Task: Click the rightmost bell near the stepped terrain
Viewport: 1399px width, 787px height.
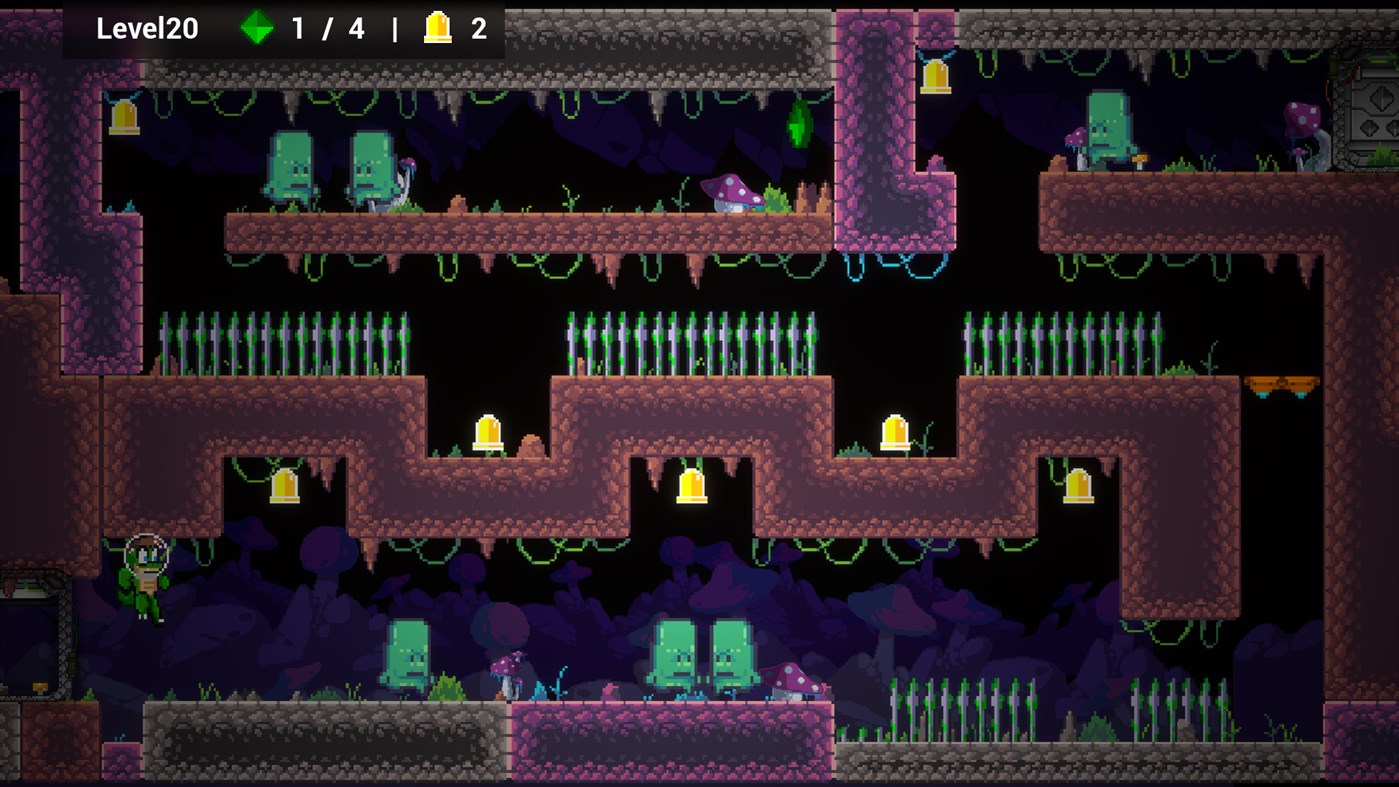Action: (1080, 487)
